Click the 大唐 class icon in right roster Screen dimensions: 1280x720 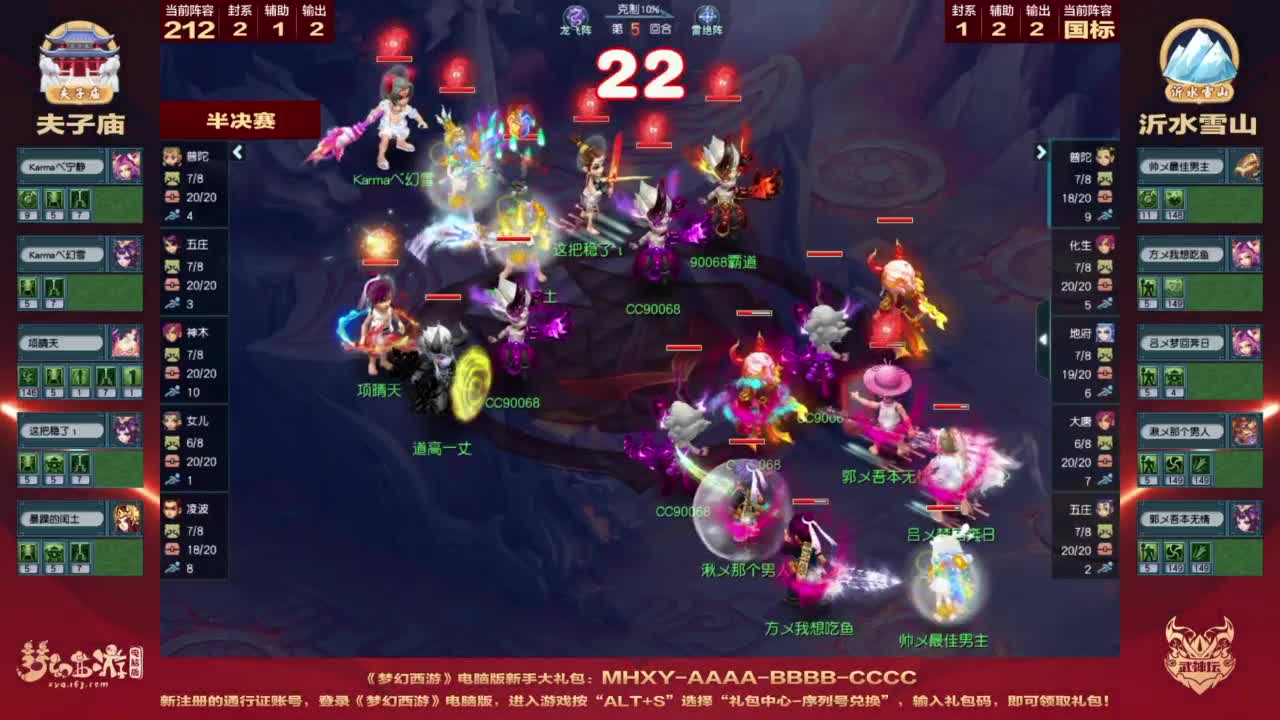[1105, 420]
